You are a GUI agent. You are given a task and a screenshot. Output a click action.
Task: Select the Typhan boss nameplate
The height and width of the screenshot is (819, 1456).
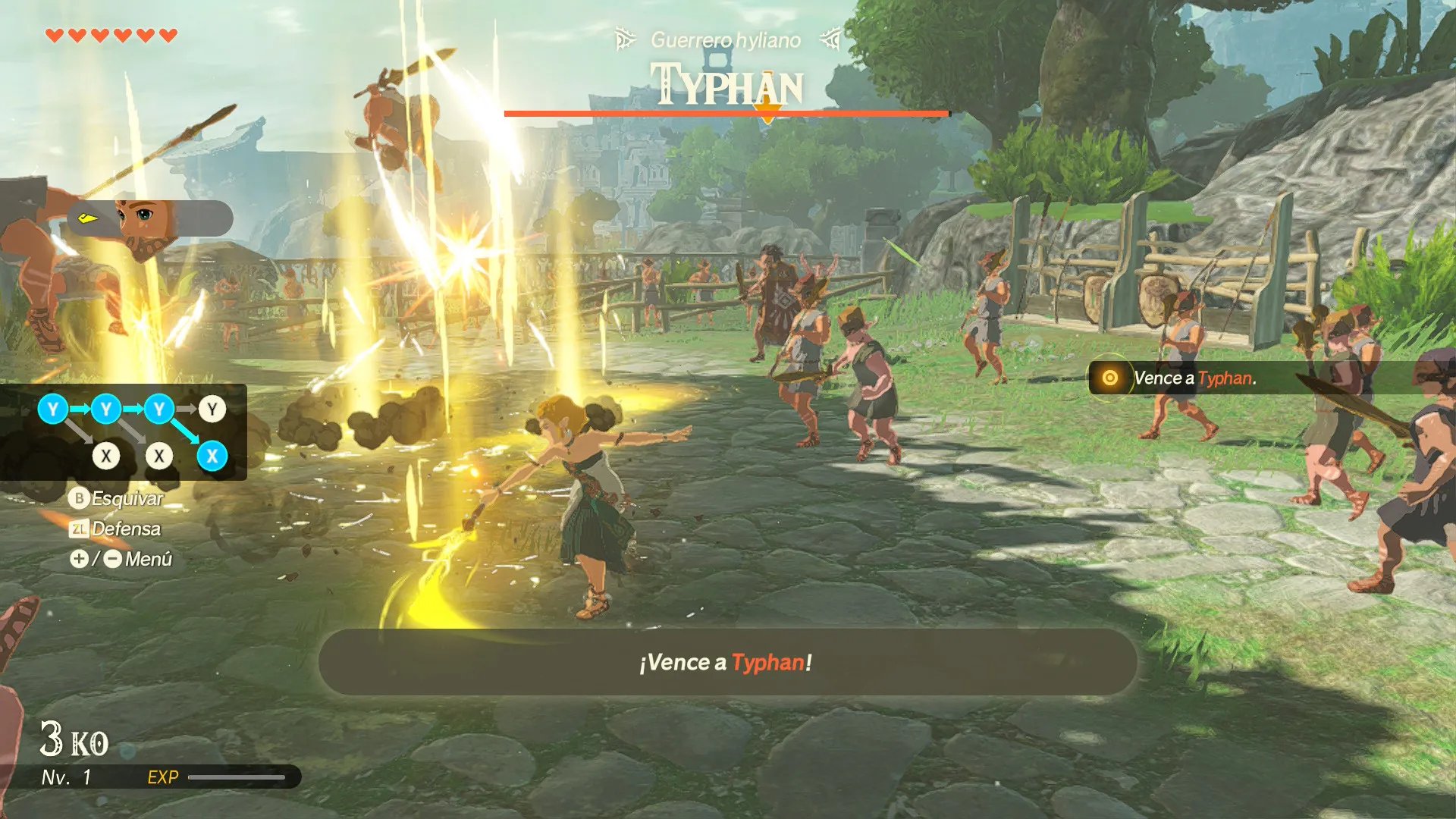click(x=726, y=85)
